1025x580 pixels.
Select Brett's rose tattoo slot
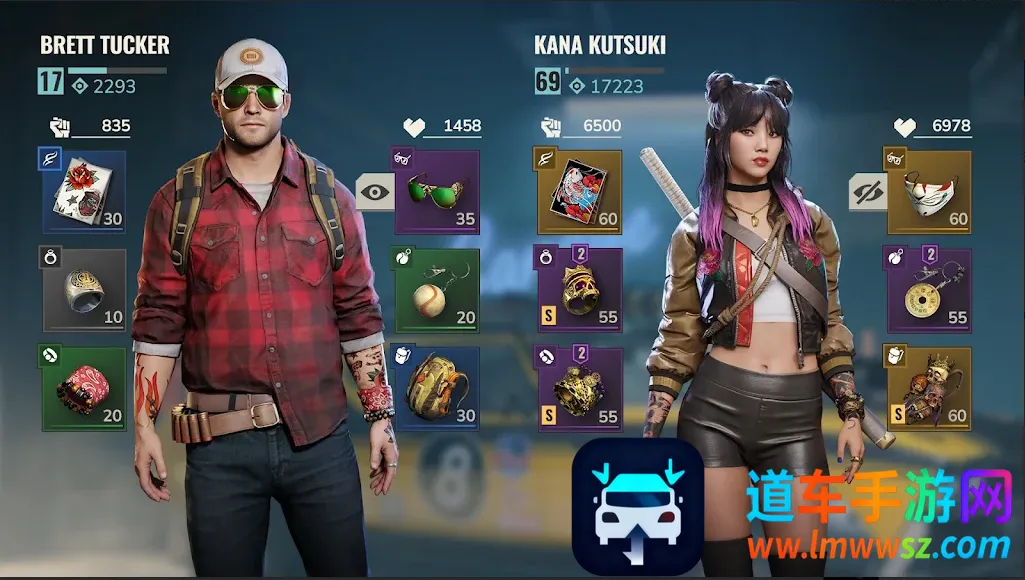[x=84, y=192]
